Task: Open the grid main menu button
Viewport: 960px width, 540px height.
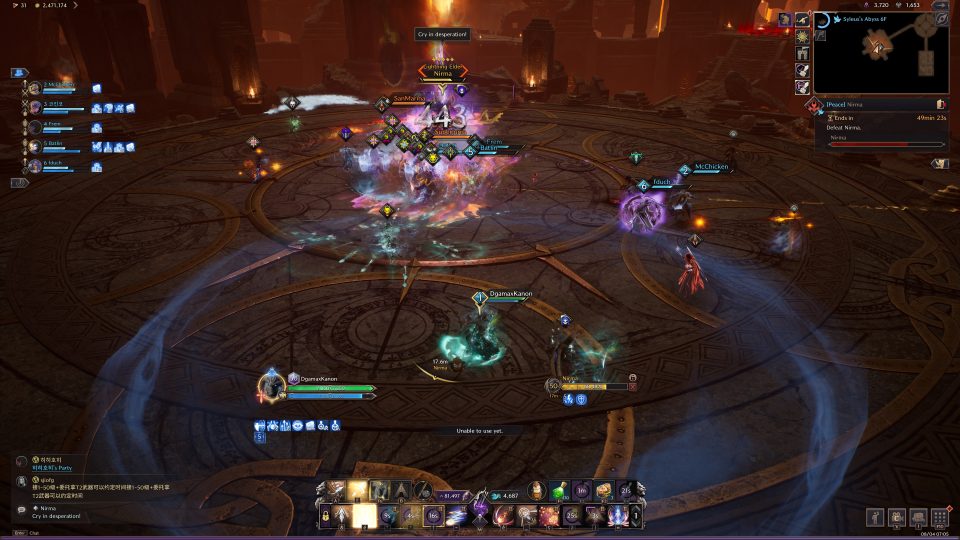Action: click(939, 517)
